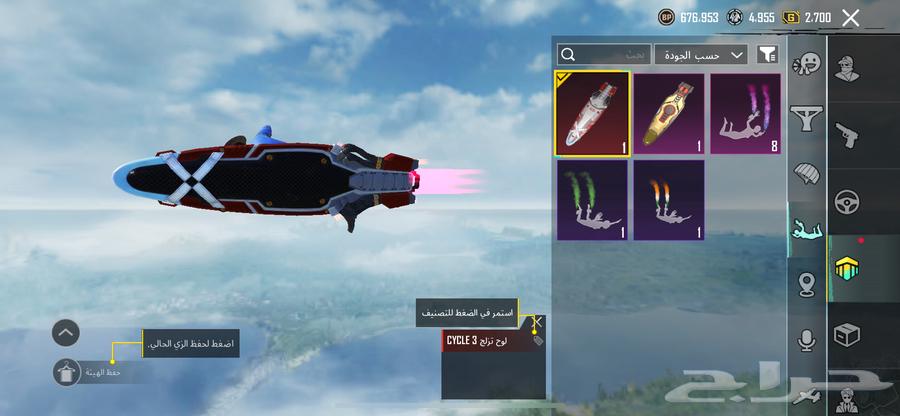Select the red and white Cycle 3 board
Image resolution: width=900 pixels, height=416 pixels.
click(592, 111)
